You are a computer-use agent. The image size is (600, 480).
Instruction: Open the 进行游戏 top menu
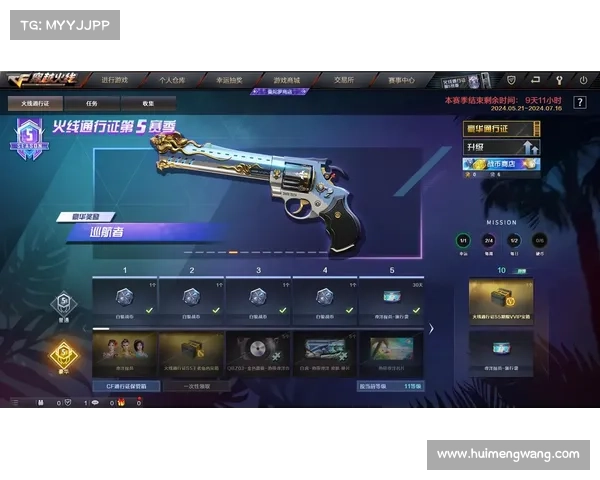coord(115,79)
